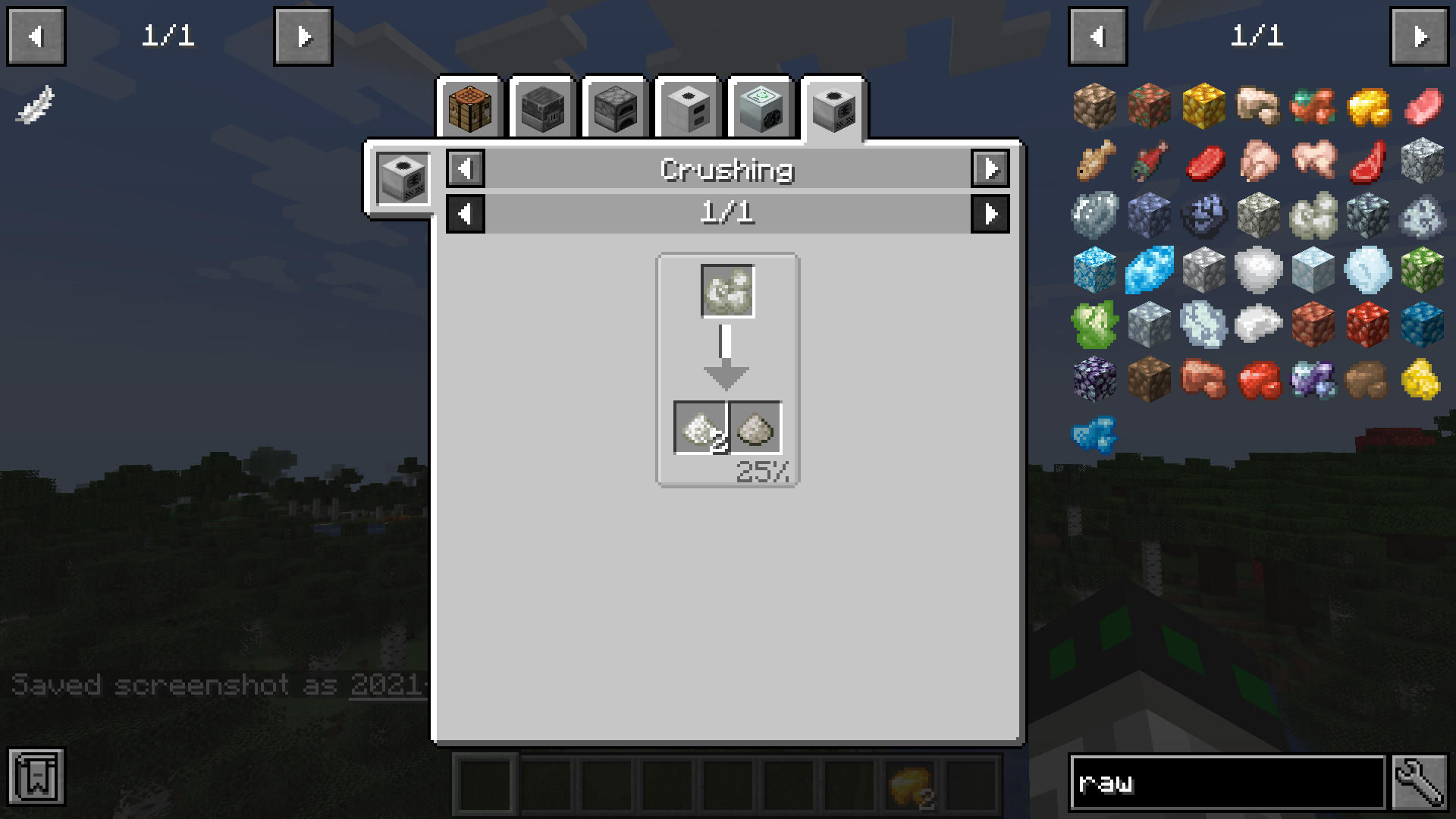Go to next page of the item list
Screen dimensions: 1456x819
point(1420,36)
